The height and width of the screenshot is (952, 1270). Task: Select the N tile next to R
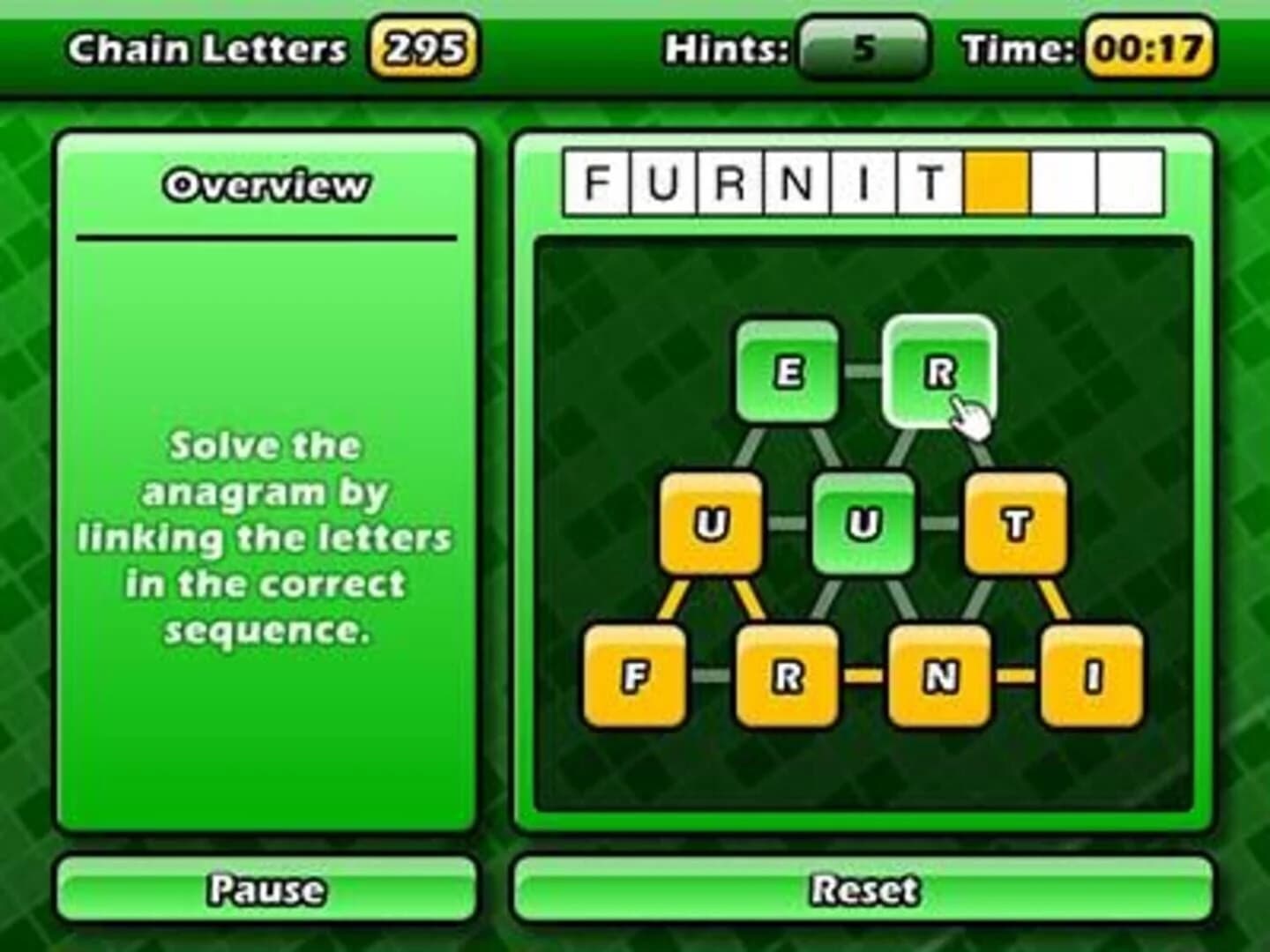tap(938, 677)
